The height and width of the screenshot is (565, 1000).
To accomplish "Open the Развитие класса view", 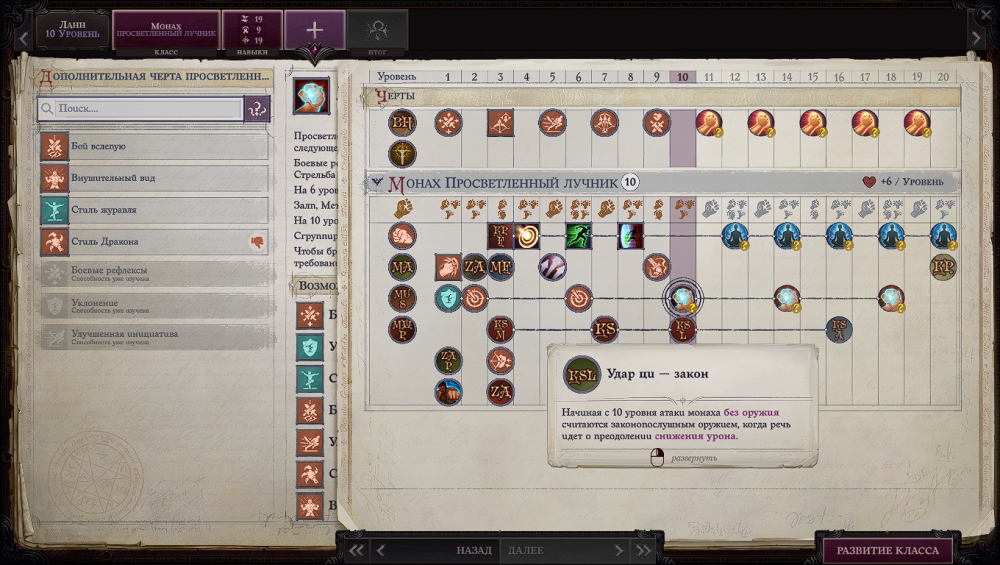I will 887,550.
